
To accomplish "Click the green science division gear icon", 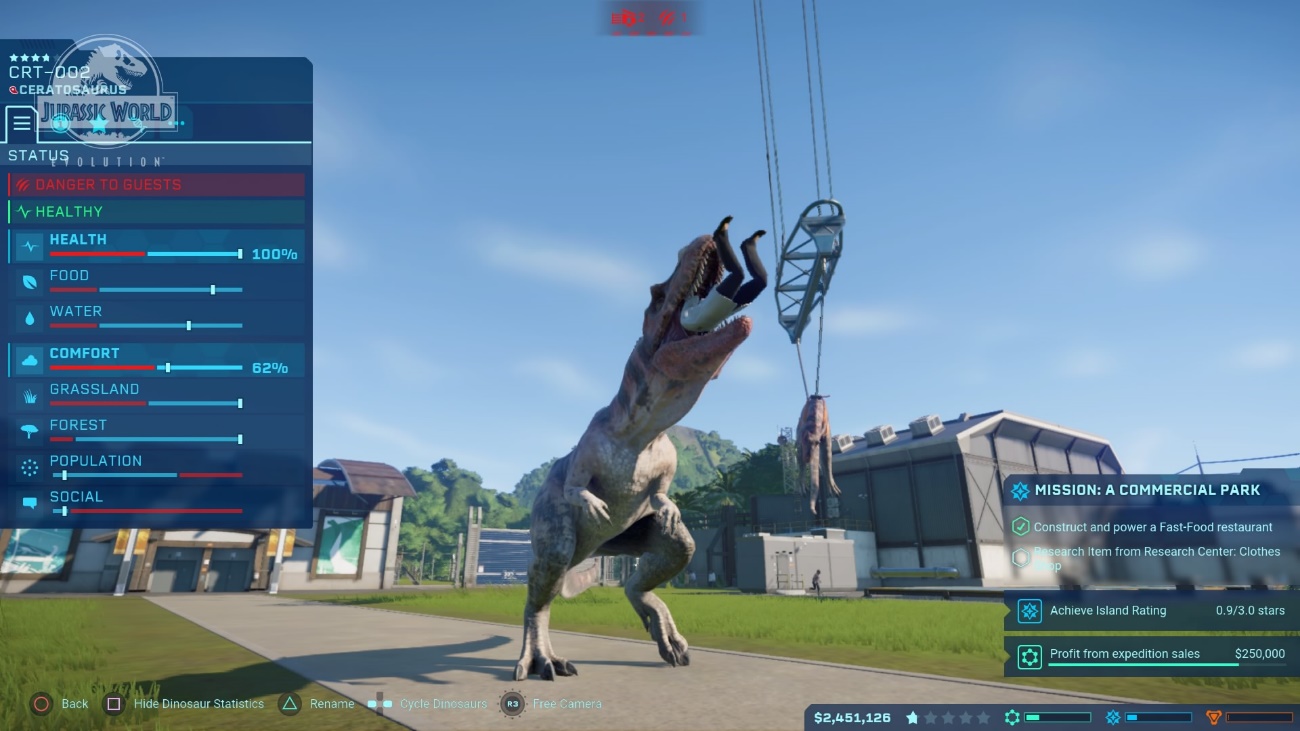I will coord(1012,717).
